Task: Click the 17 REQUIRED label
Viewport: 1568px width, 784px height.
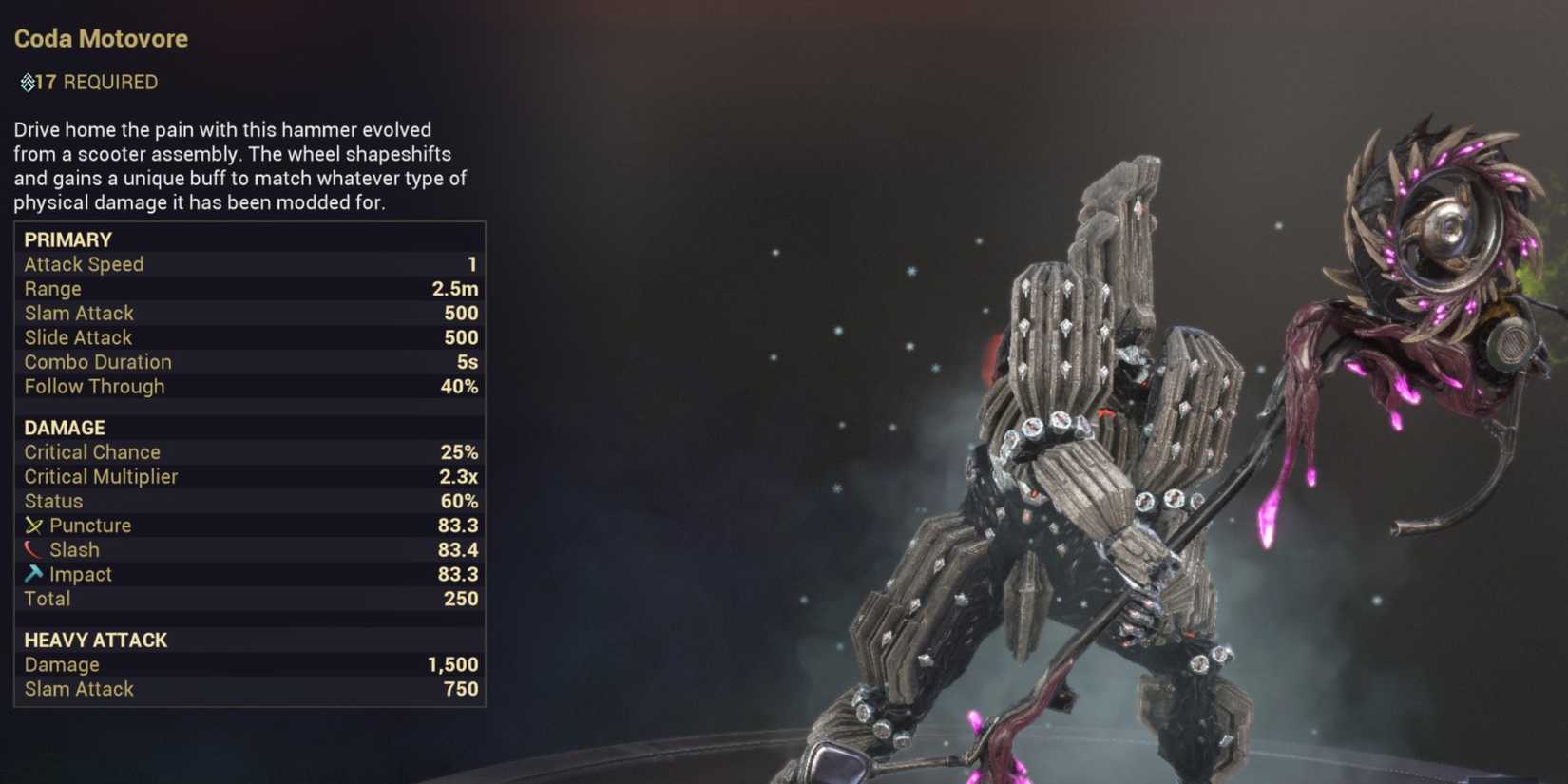Action: pos(90,82)
